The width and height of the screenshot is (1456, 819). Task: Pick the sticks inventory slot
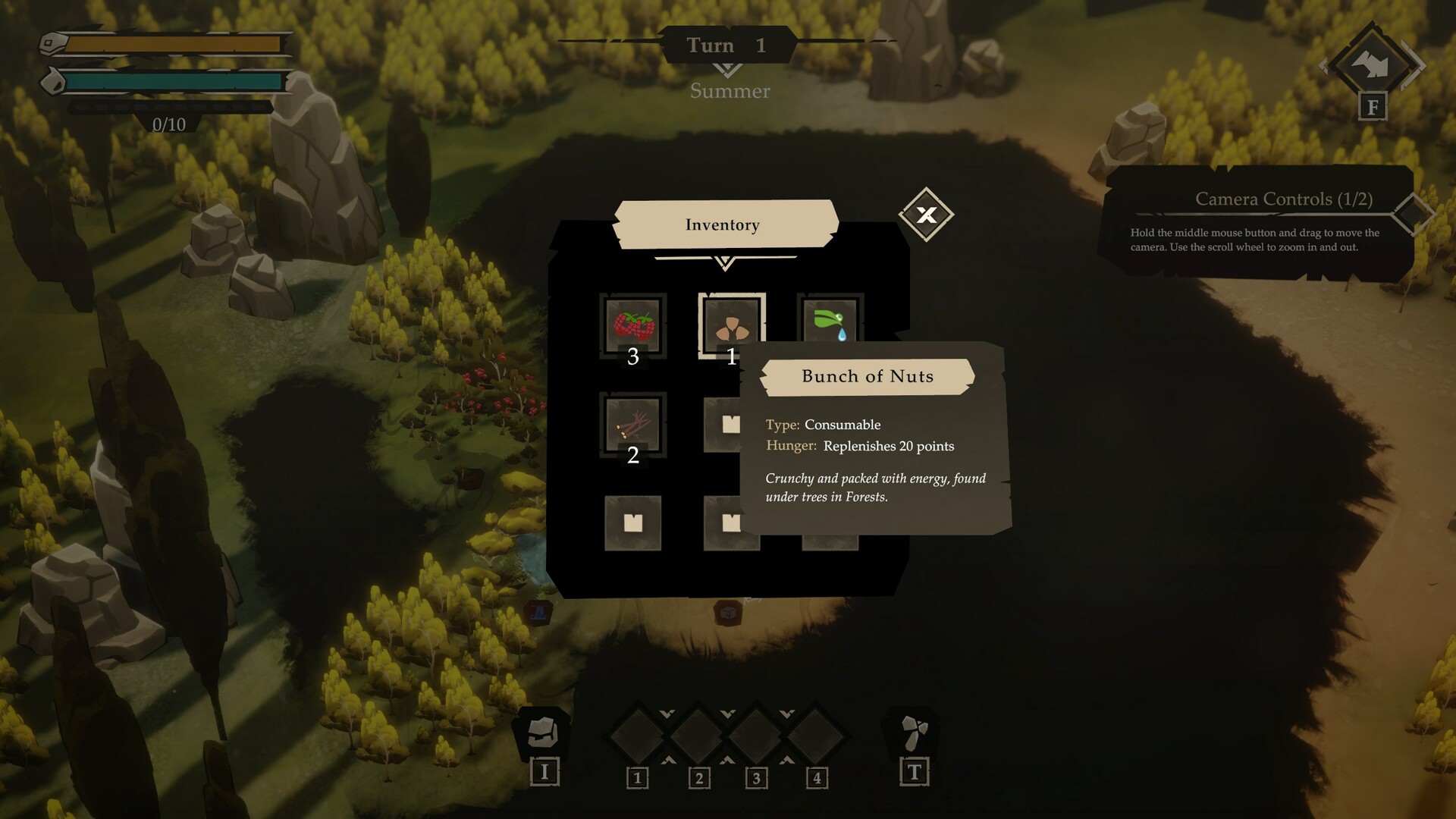click(633, 425)
